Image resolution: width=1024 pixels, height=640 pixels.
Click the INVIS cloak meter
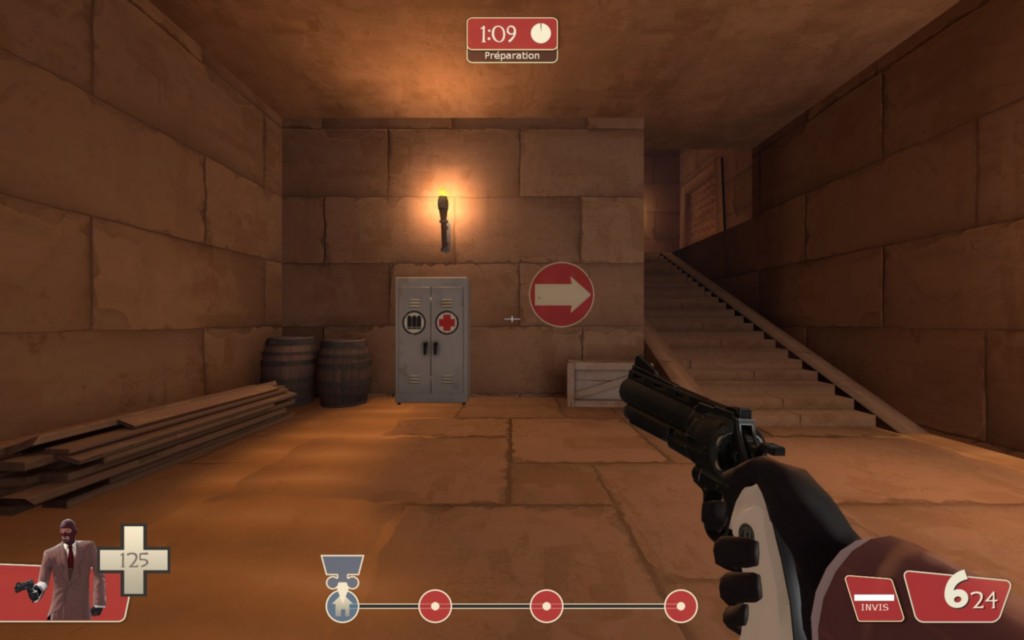click(873, 598)
